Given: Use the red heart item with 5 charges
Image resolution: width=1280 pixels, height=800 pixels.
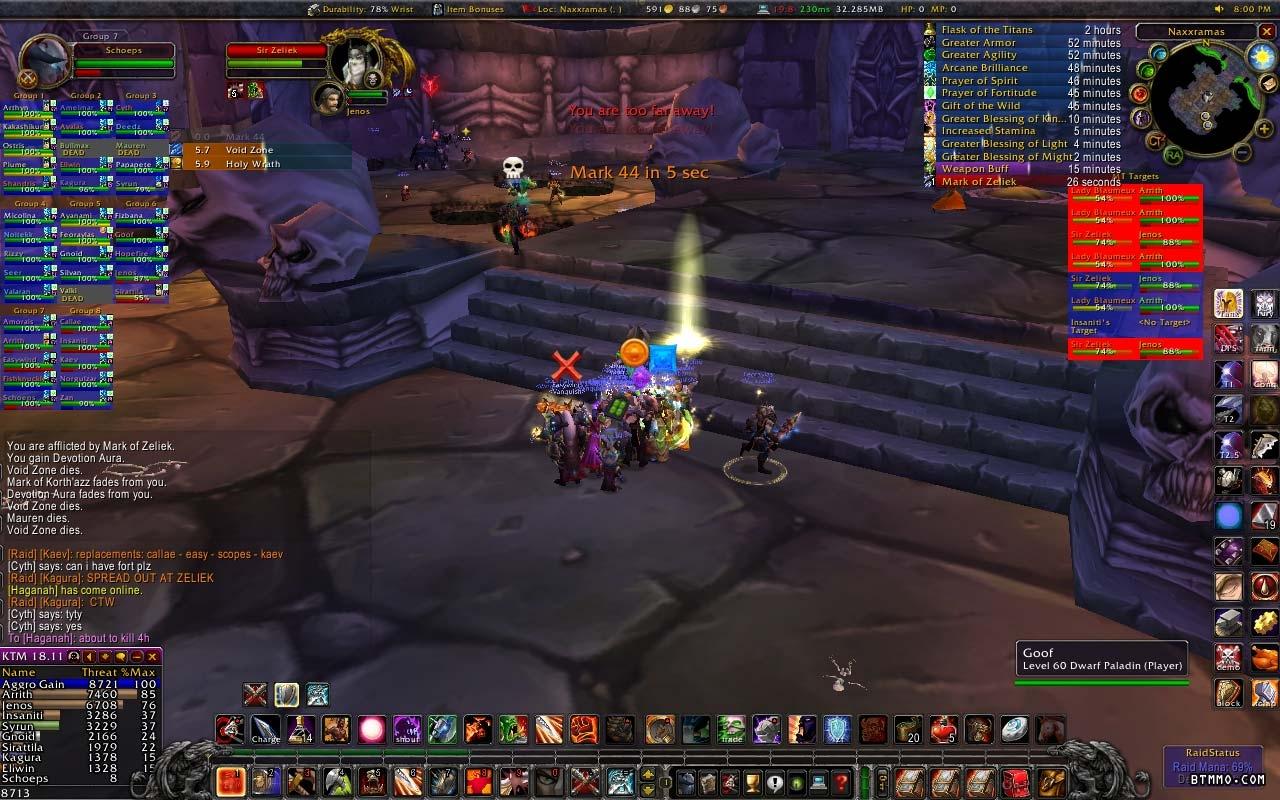Looking at the screenshot, I should tap(943, 729).
